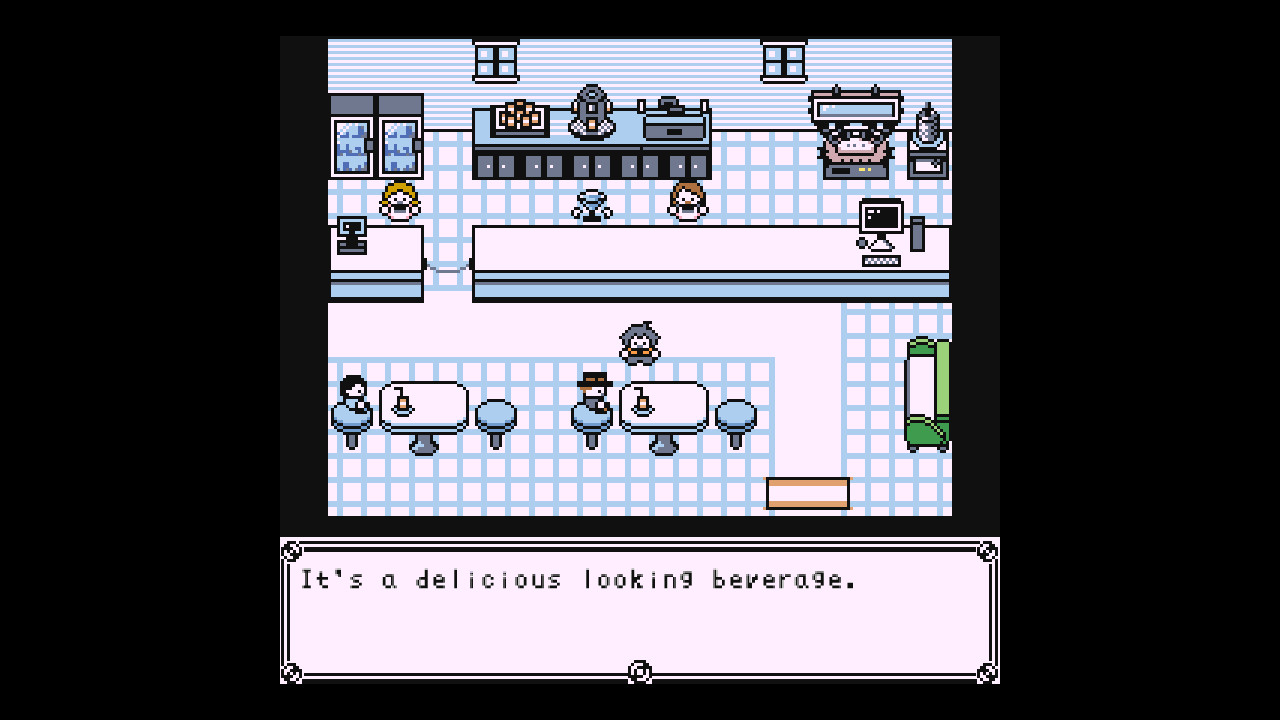
Task: Advance the beverage description dialogue box
Action: [x=639, y=608]
